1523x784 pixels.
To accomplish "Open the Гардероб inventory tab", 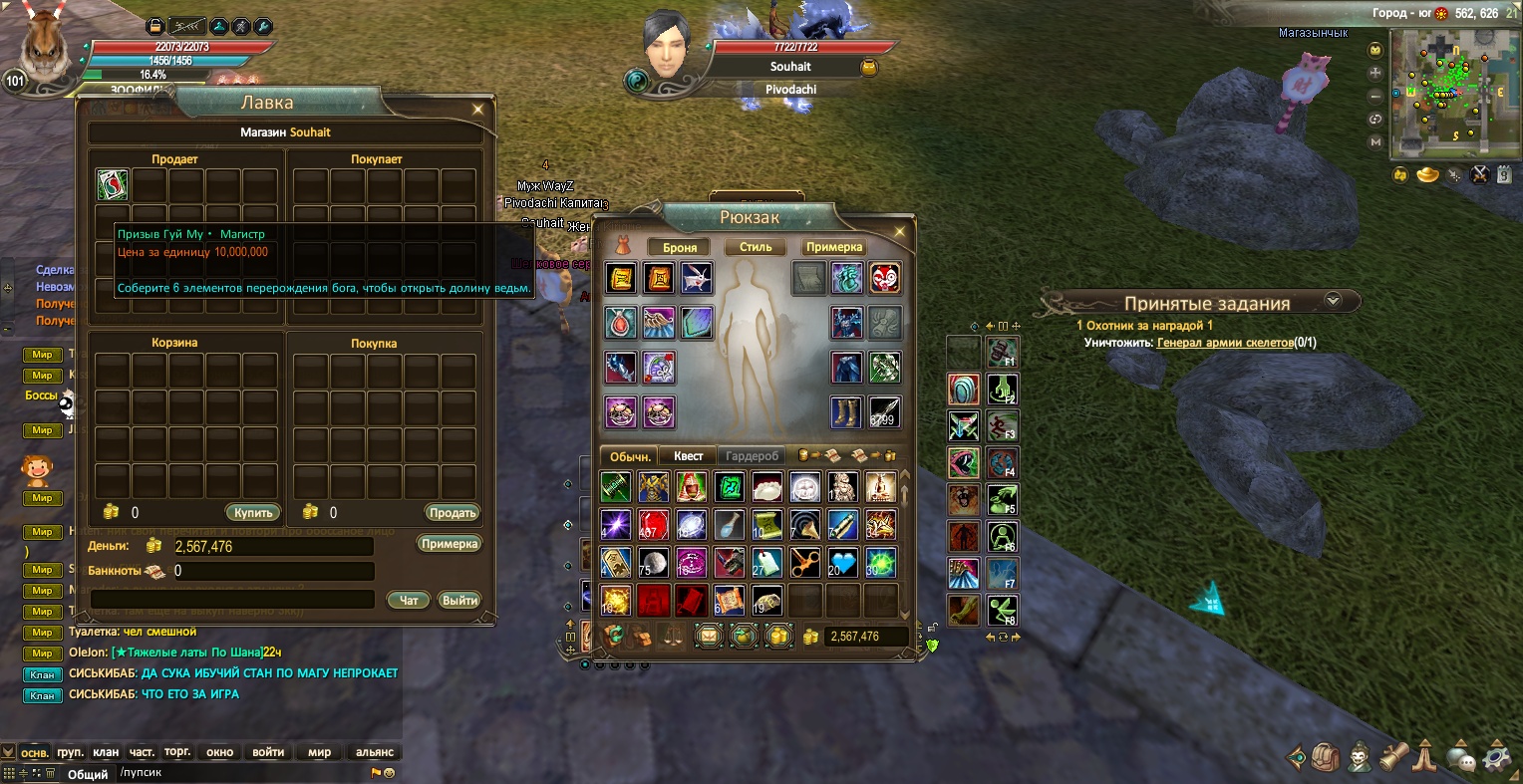I will click(752, 456).
